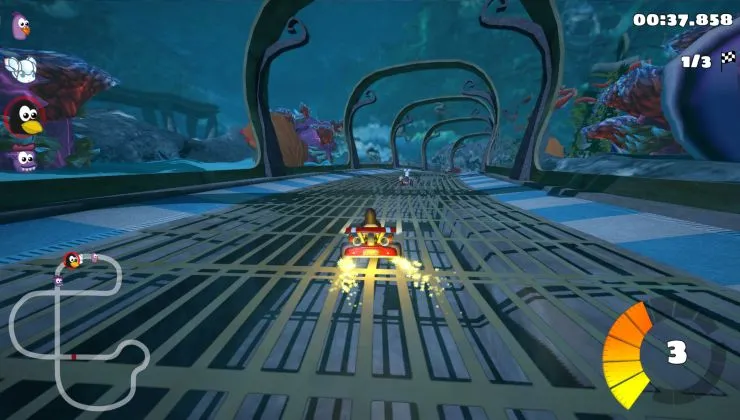Select Tux penguin's red-circled rank portrait
Viewport: 740px width, 420px height.
pyautogui.click(x=23, y=116)
